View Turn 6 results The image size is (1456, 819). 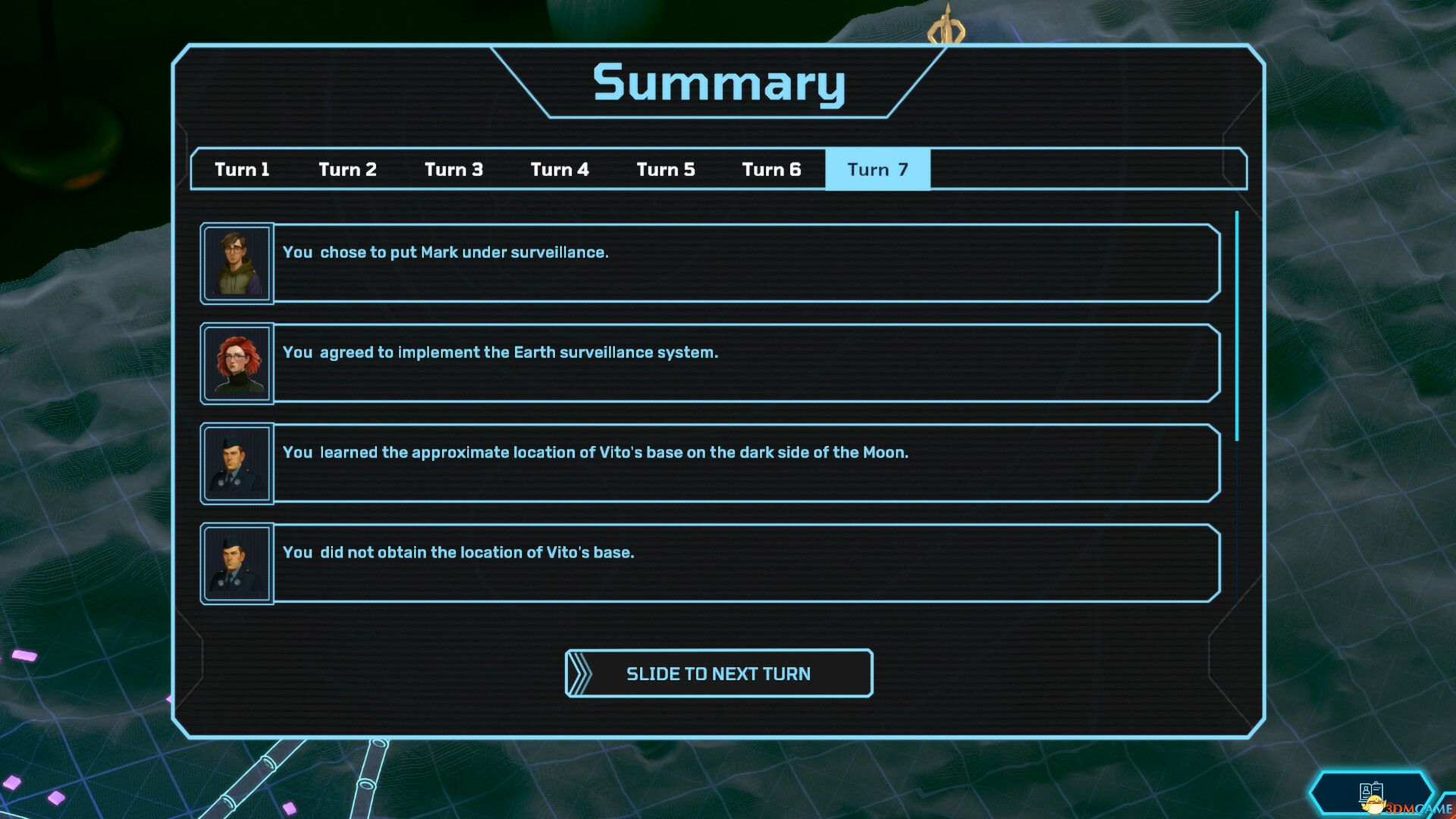[771, 169]
